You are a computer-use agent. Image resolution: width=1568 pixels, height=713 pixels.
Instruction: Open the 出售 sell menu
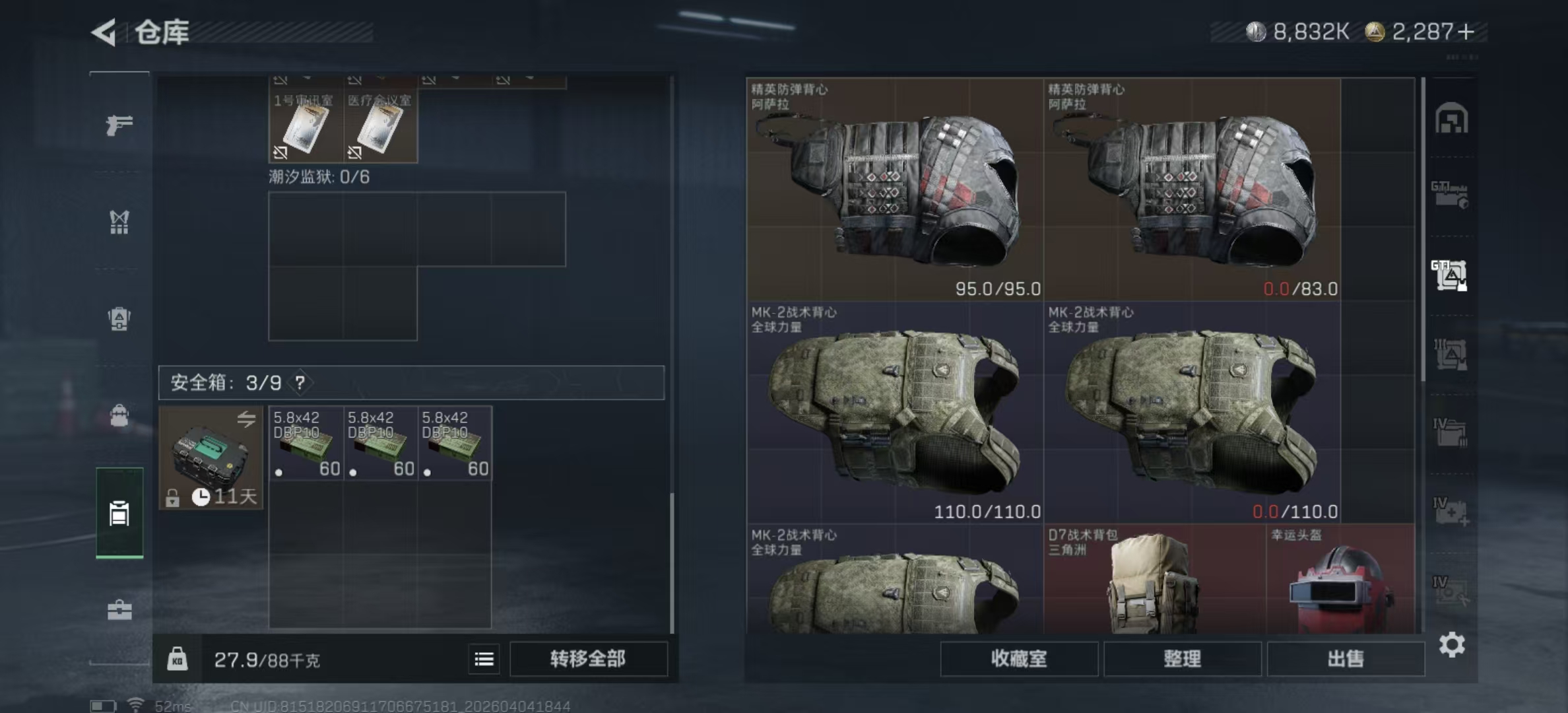point(1345,659)
